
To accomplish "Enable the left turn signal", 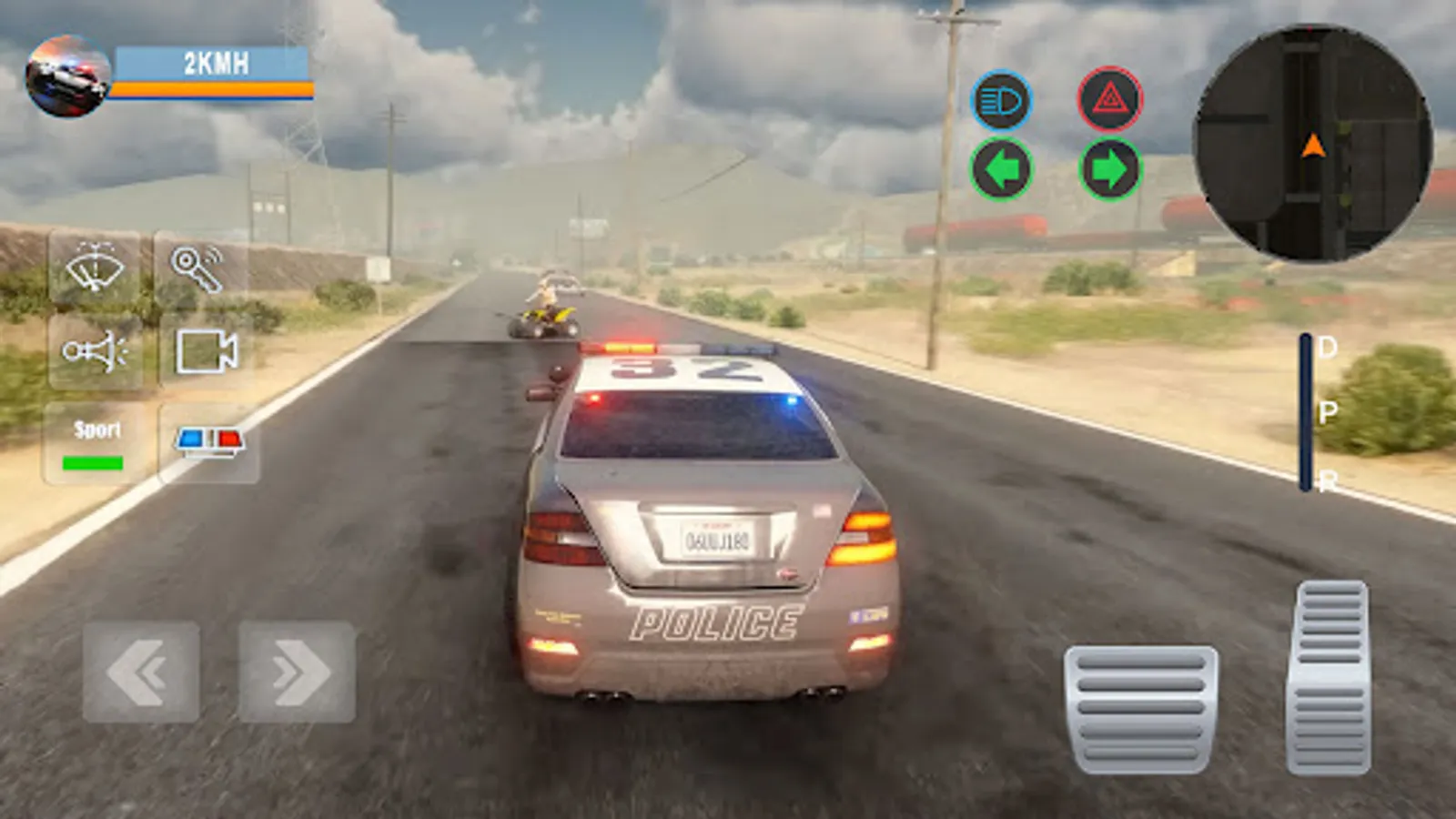I will point(1001,168).
